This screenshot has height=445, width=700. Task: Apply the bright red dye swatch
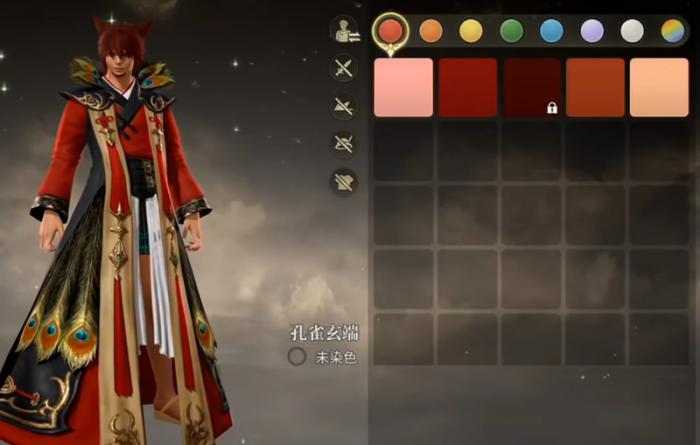467,87
